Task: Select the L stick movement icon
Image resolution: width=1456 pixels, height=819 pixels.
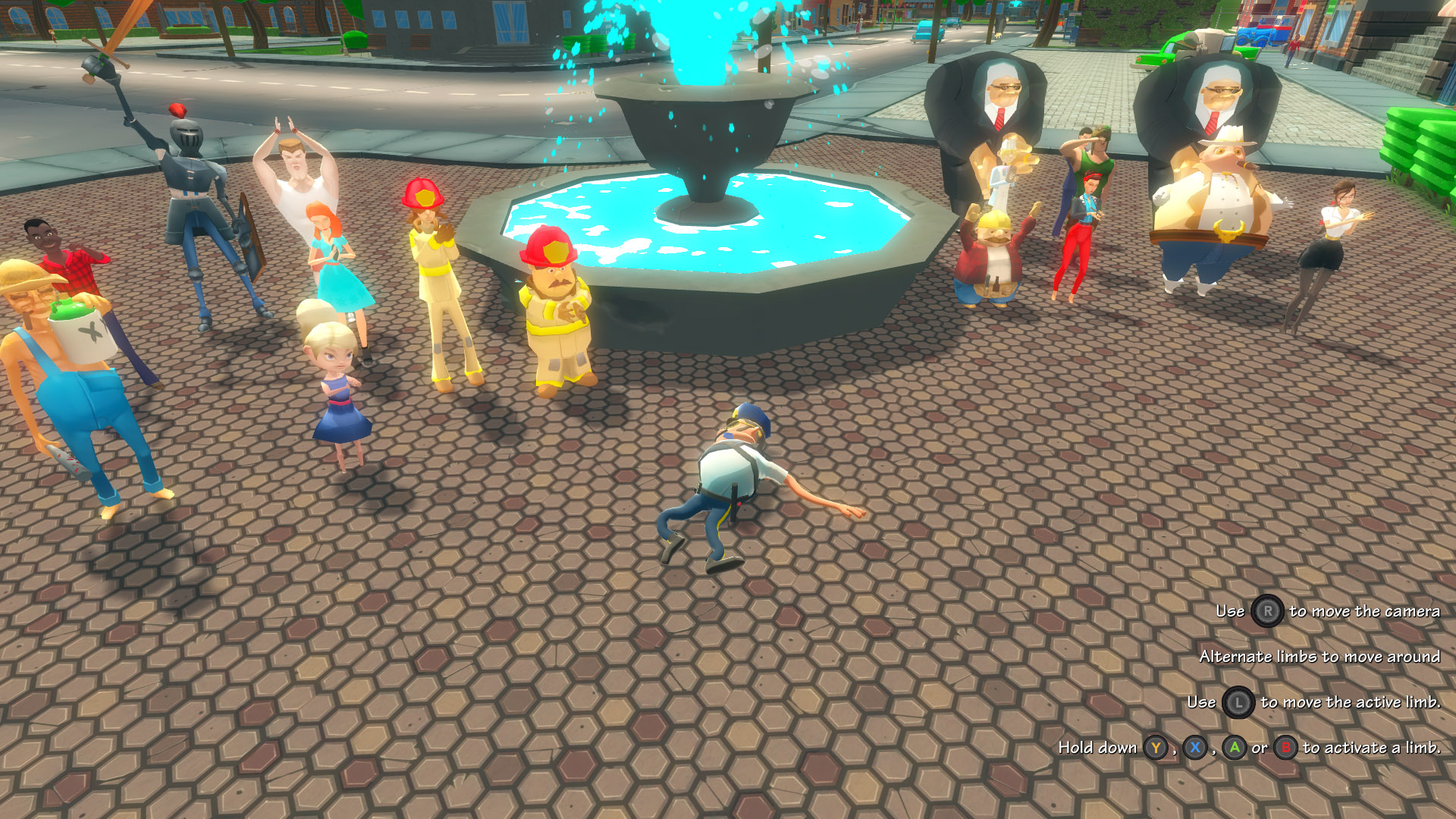Action: 1239,702
